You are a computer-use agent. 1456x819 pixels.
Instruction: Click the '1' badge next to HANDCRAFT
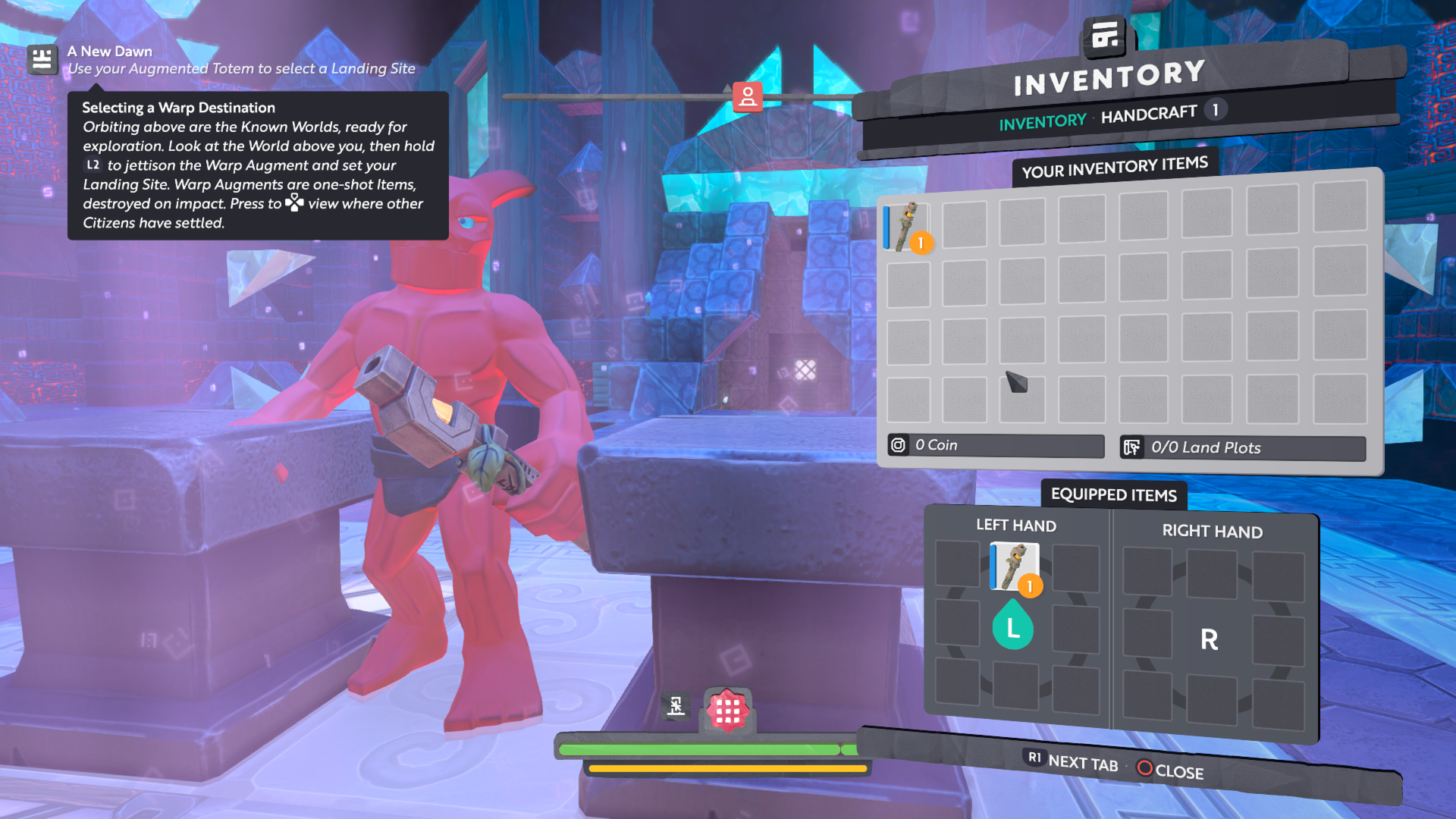click(1215, 110)
